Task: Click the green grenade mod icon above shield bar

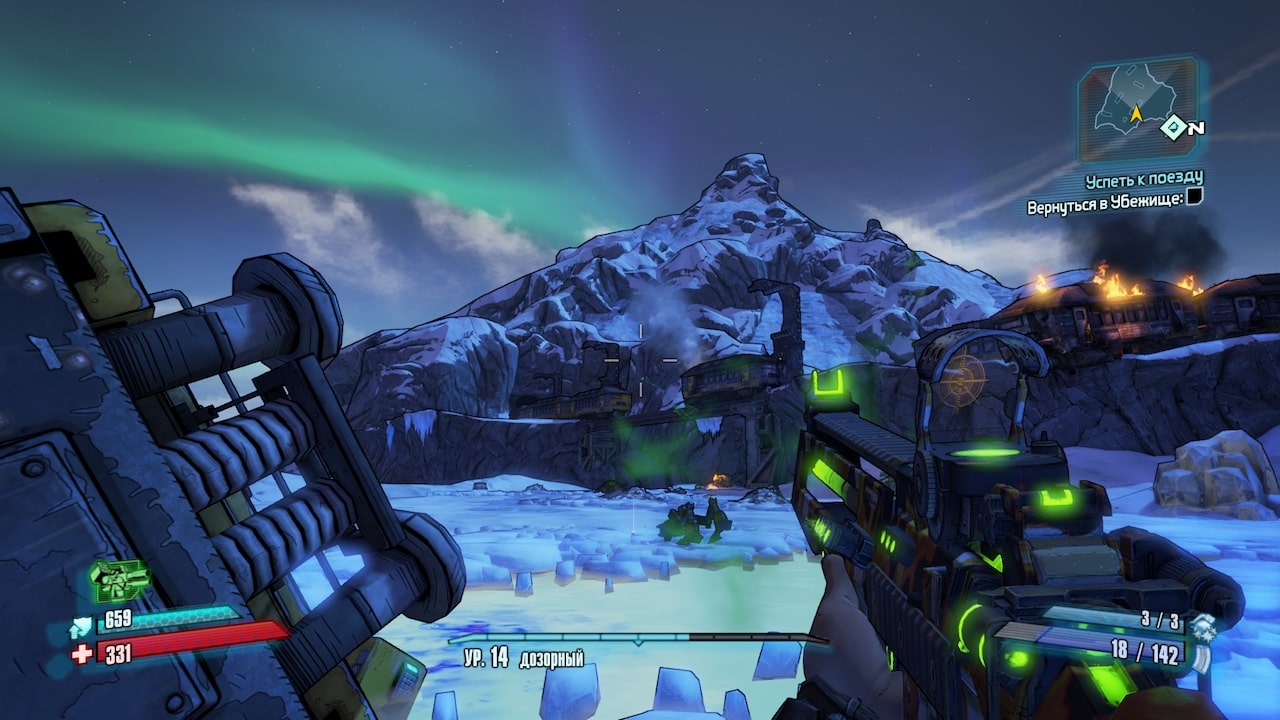Action: coord(118,581)
